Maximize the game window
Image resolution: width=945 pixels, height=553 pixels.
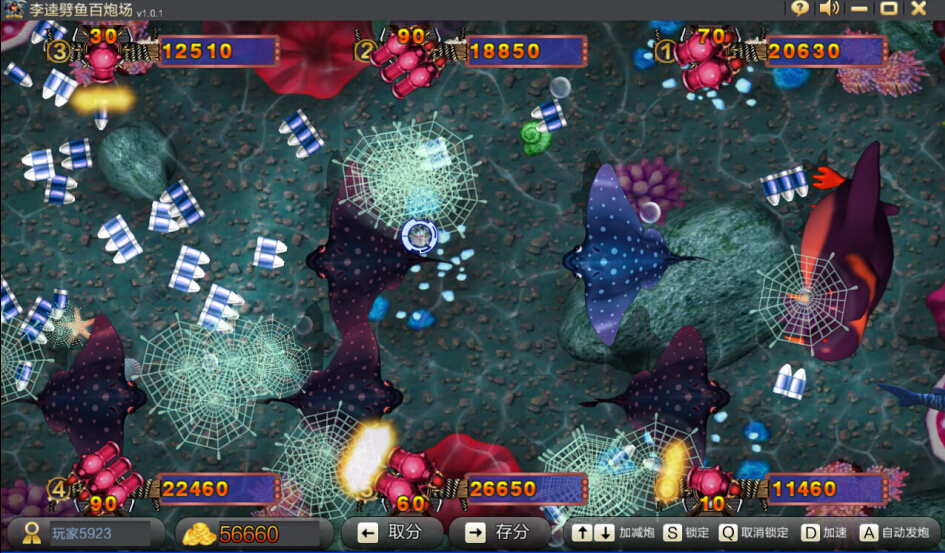coord(888,9)
